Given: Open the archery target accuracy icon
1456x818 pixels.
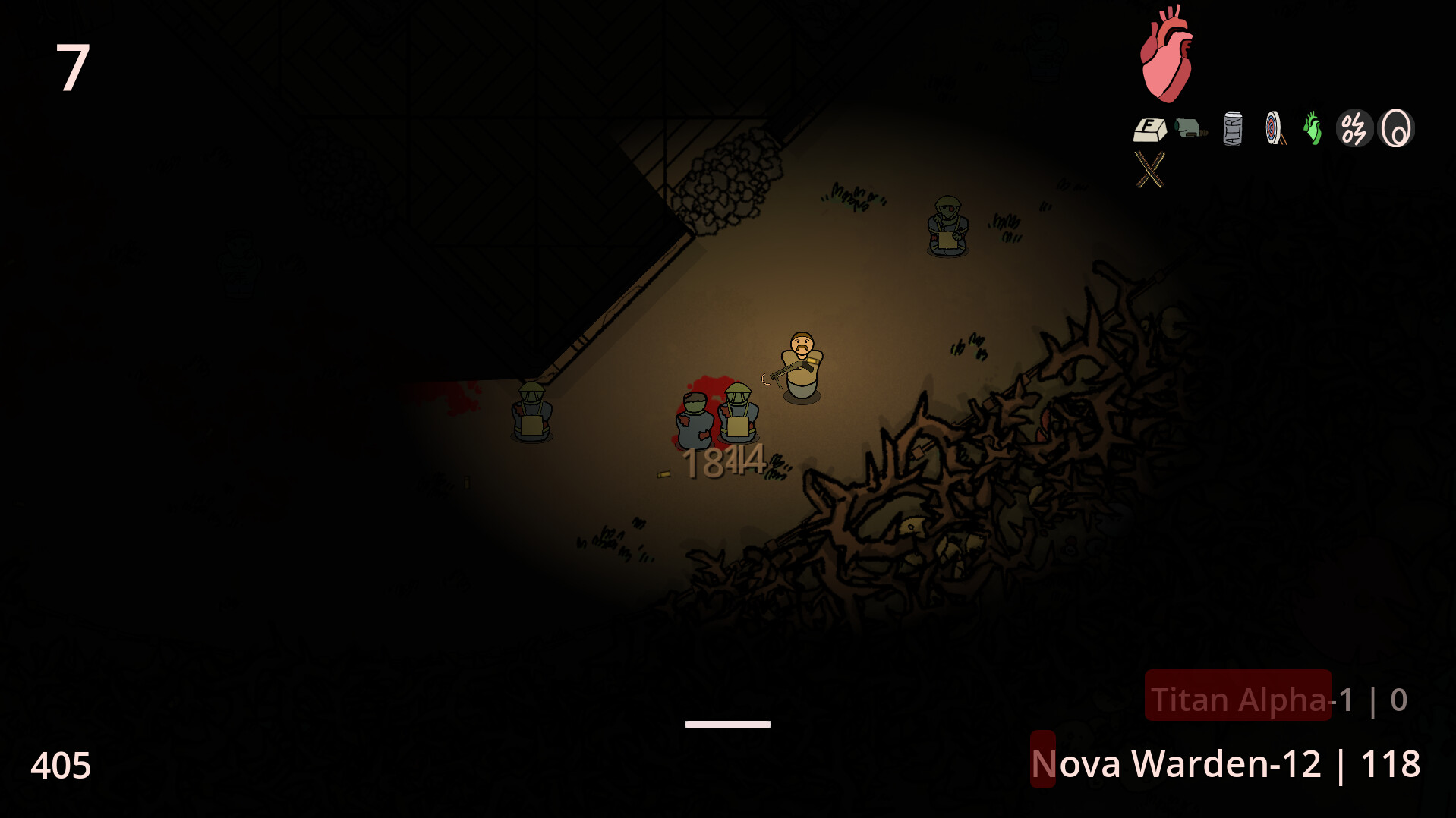Looking at the screenshot, I should (x=1273, y=128).
